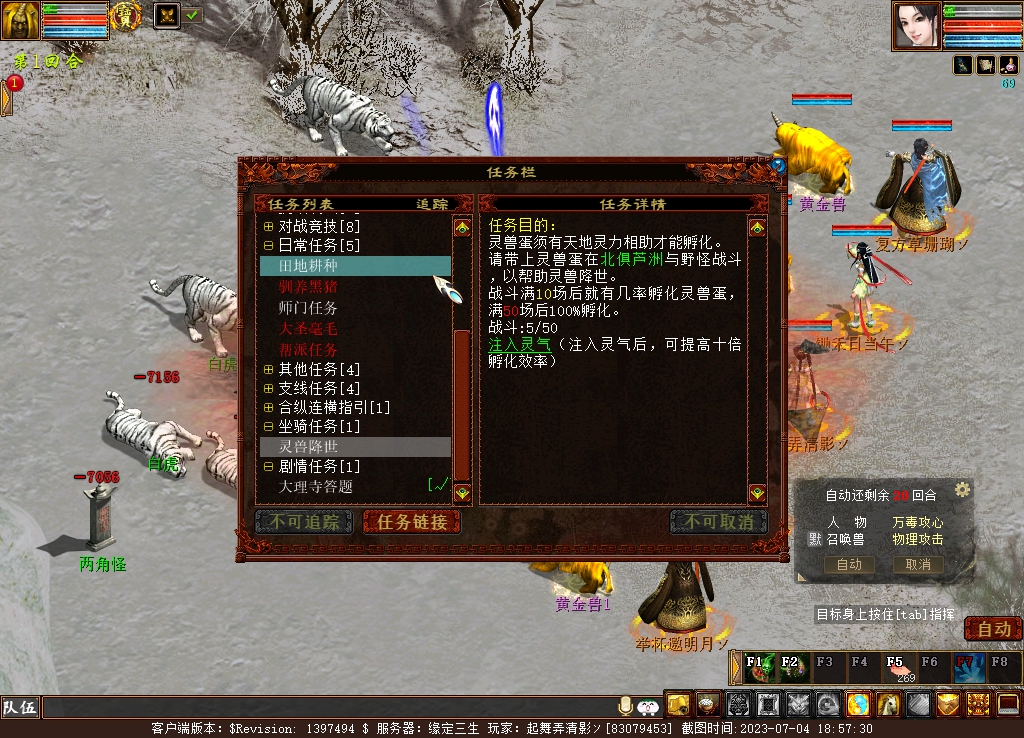The width and height of the screenshot is (1024, 738).
Task: Toggle the microphone voice icon
Action: pos(626,705)
